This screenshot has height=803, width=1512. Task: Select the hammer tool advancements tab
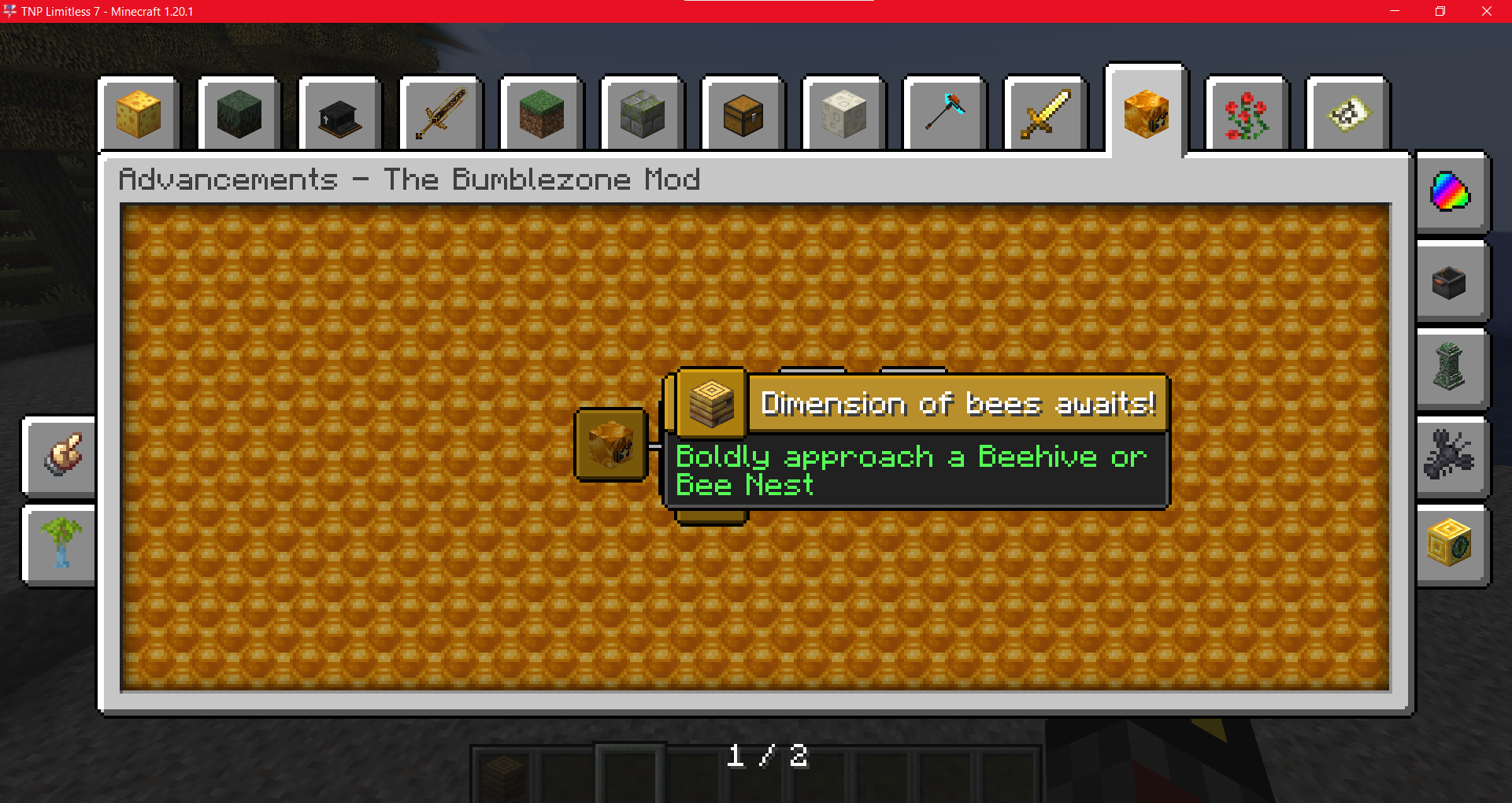[943, 114]
